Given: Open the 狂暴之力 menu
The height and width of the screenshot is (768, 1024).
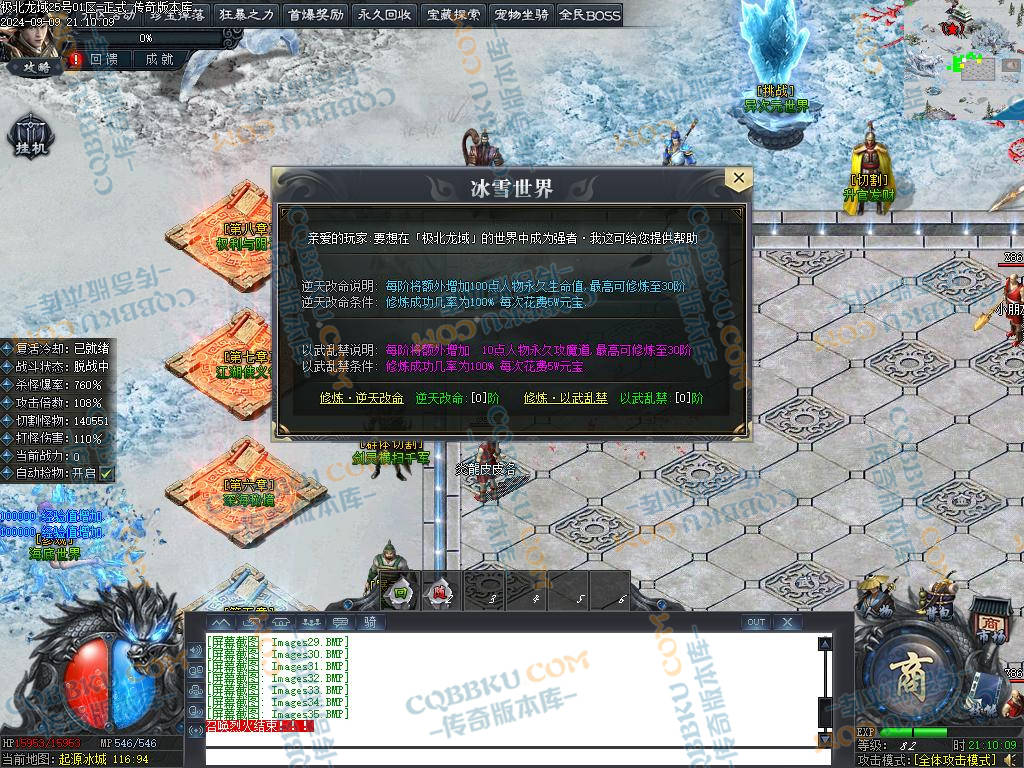Looking at the screenshot, I should point(246,15).
